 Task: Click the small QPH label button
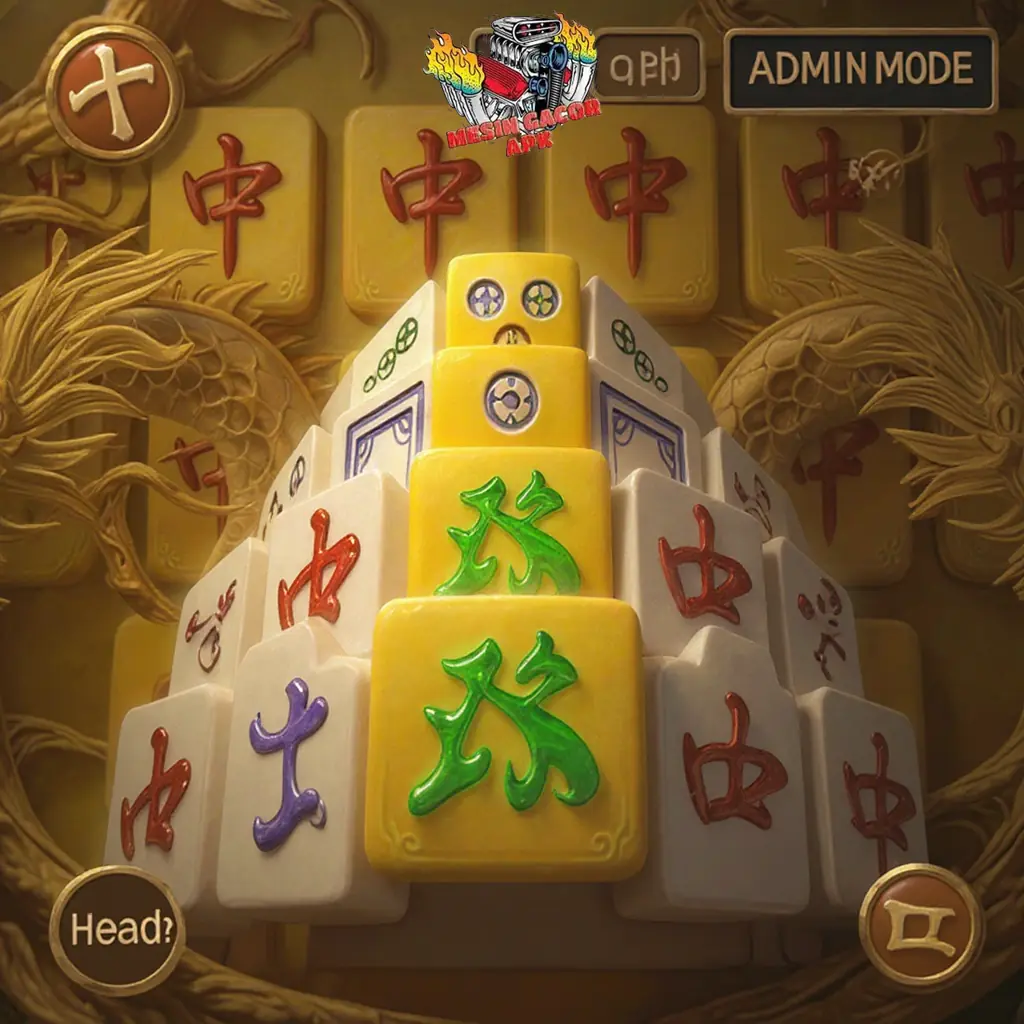pos(649,67)
